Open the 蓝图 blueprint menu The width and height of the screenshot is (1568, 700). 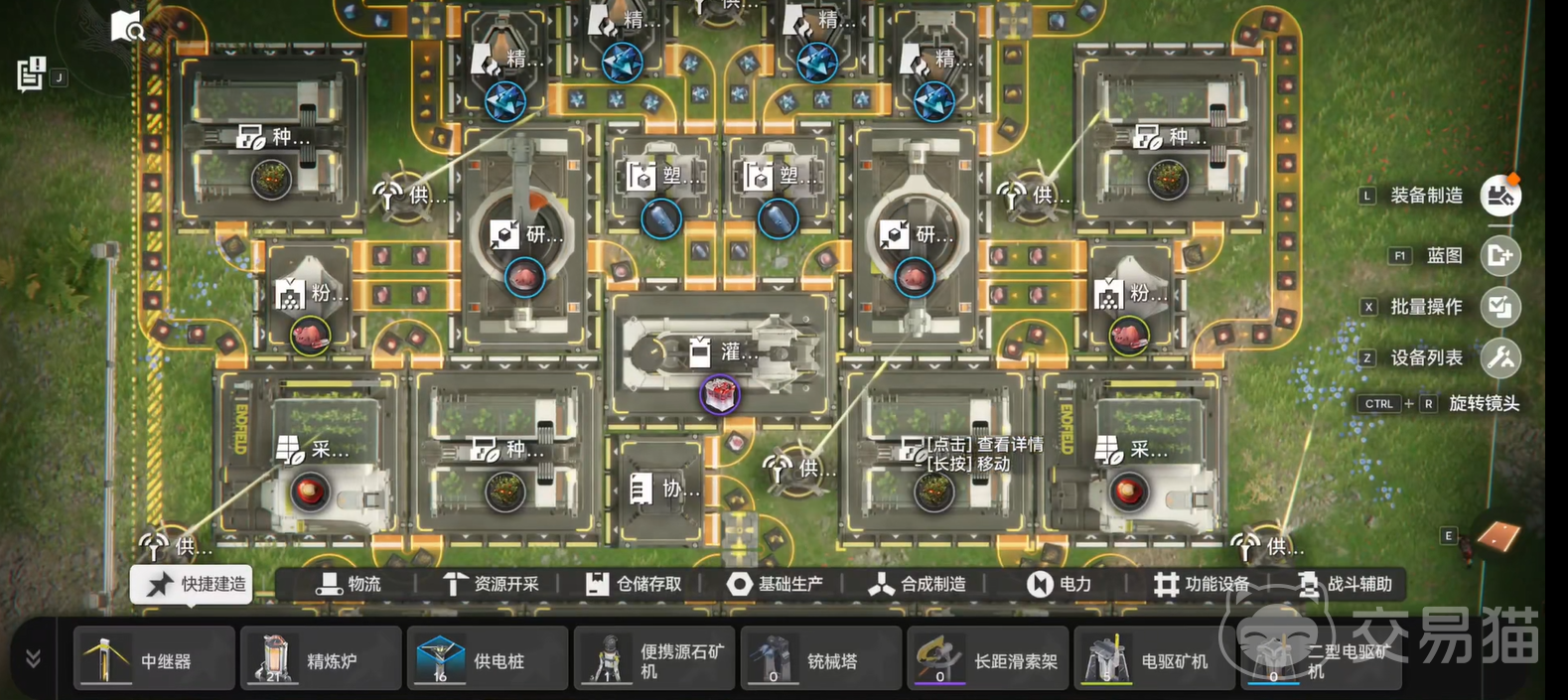[x=1499, y=256]
